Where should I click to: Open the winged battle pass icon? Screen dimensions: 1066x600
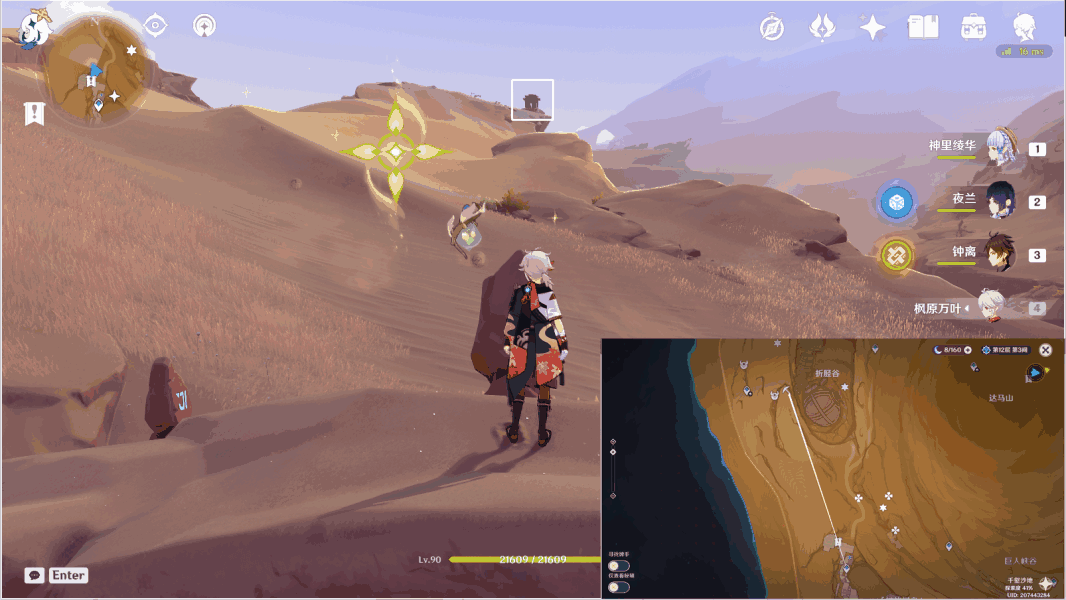click(x=822, y=27)
